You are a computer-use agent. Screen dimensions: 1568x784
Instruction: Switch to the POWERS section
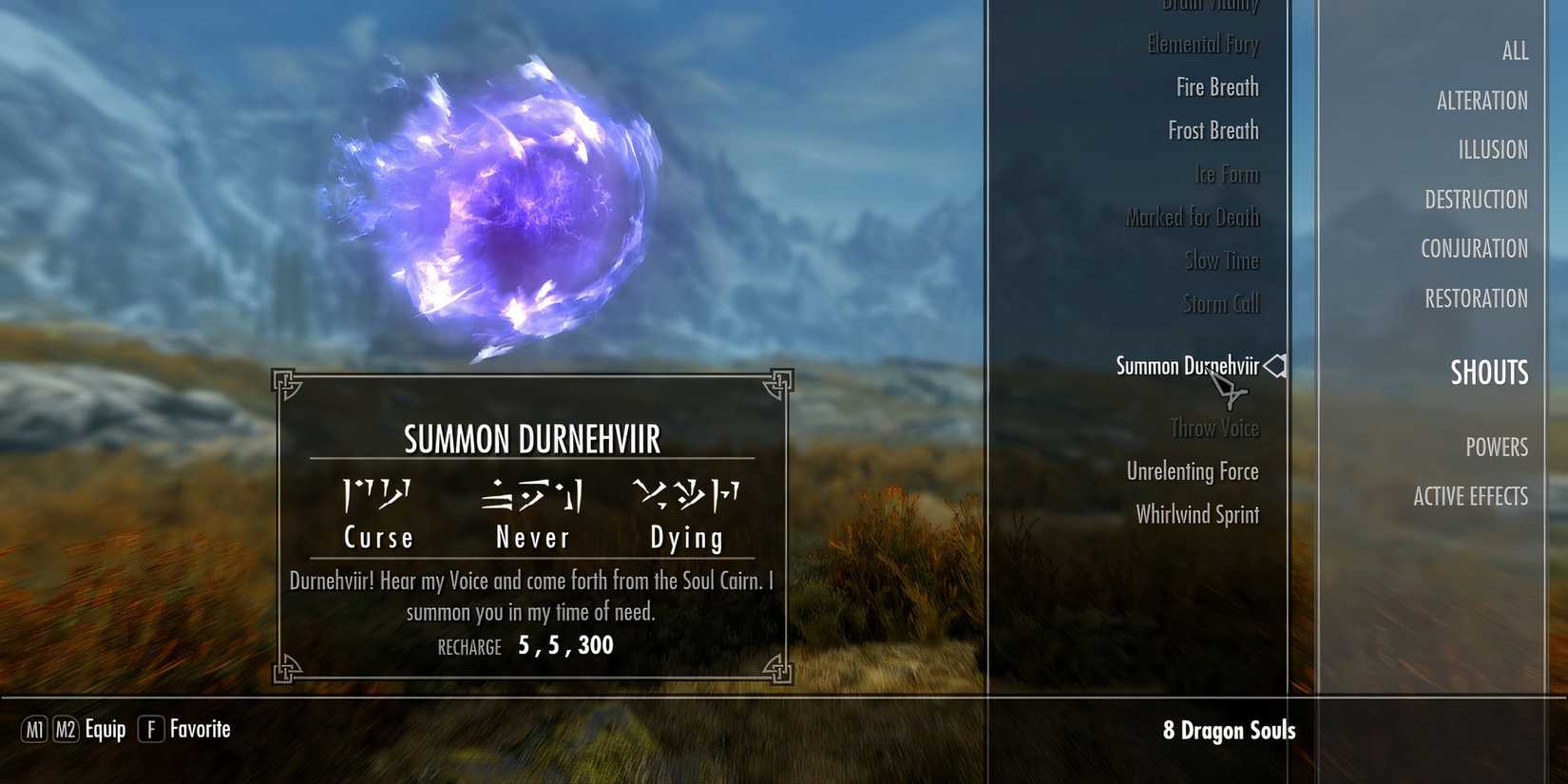tap(1498, 447)
